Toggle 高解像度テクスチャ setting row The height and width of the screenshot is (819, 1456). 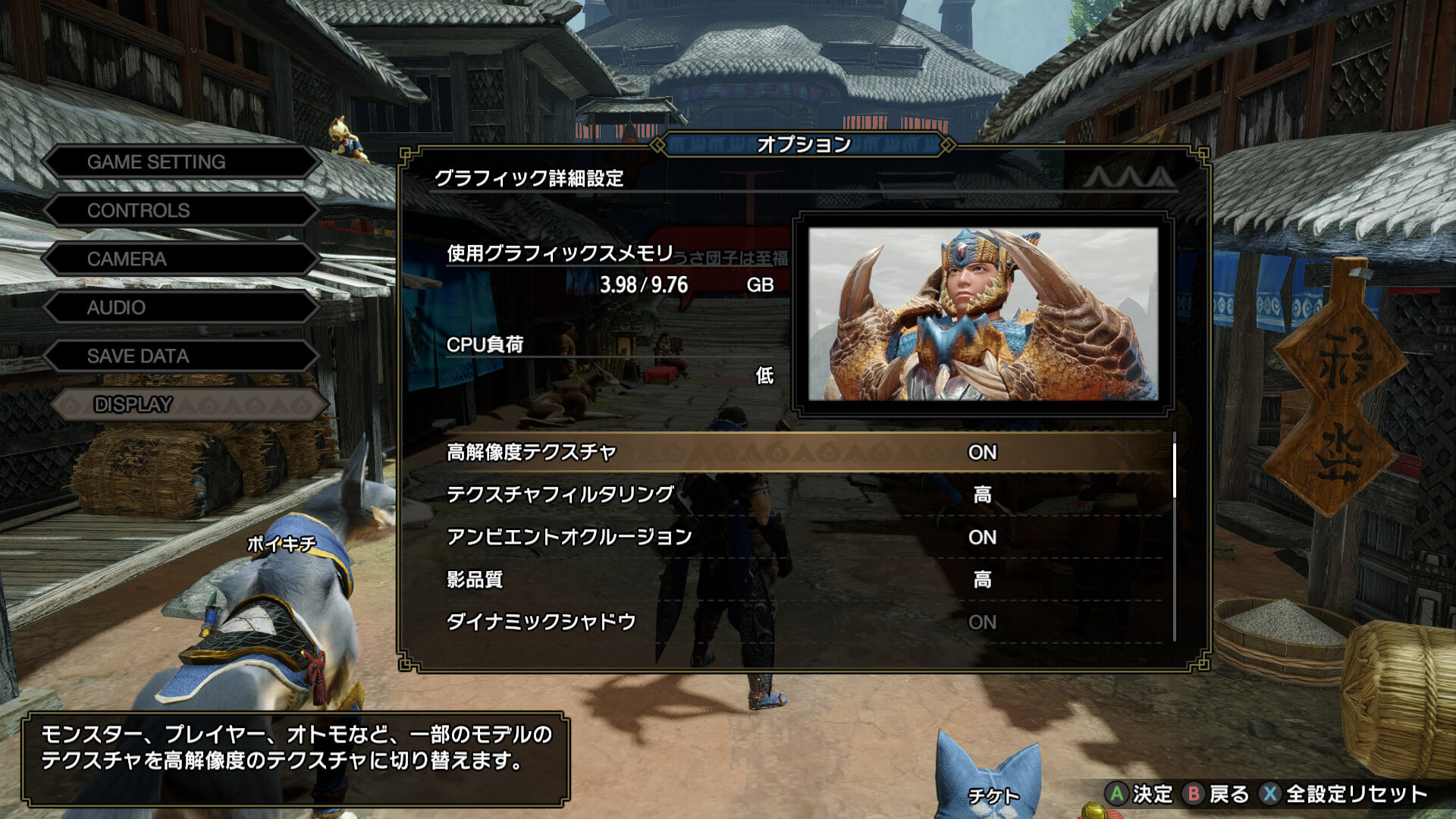point(804,453)
